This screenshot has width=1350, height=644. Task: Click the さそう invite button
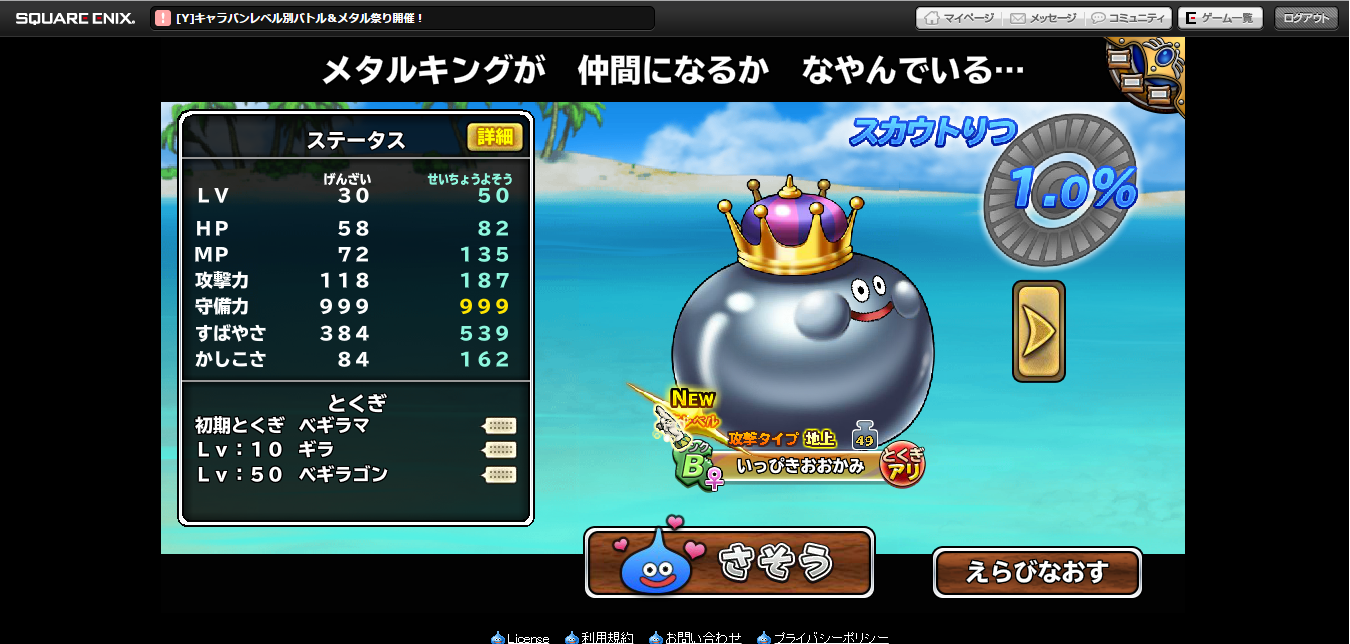coord(729,563)
